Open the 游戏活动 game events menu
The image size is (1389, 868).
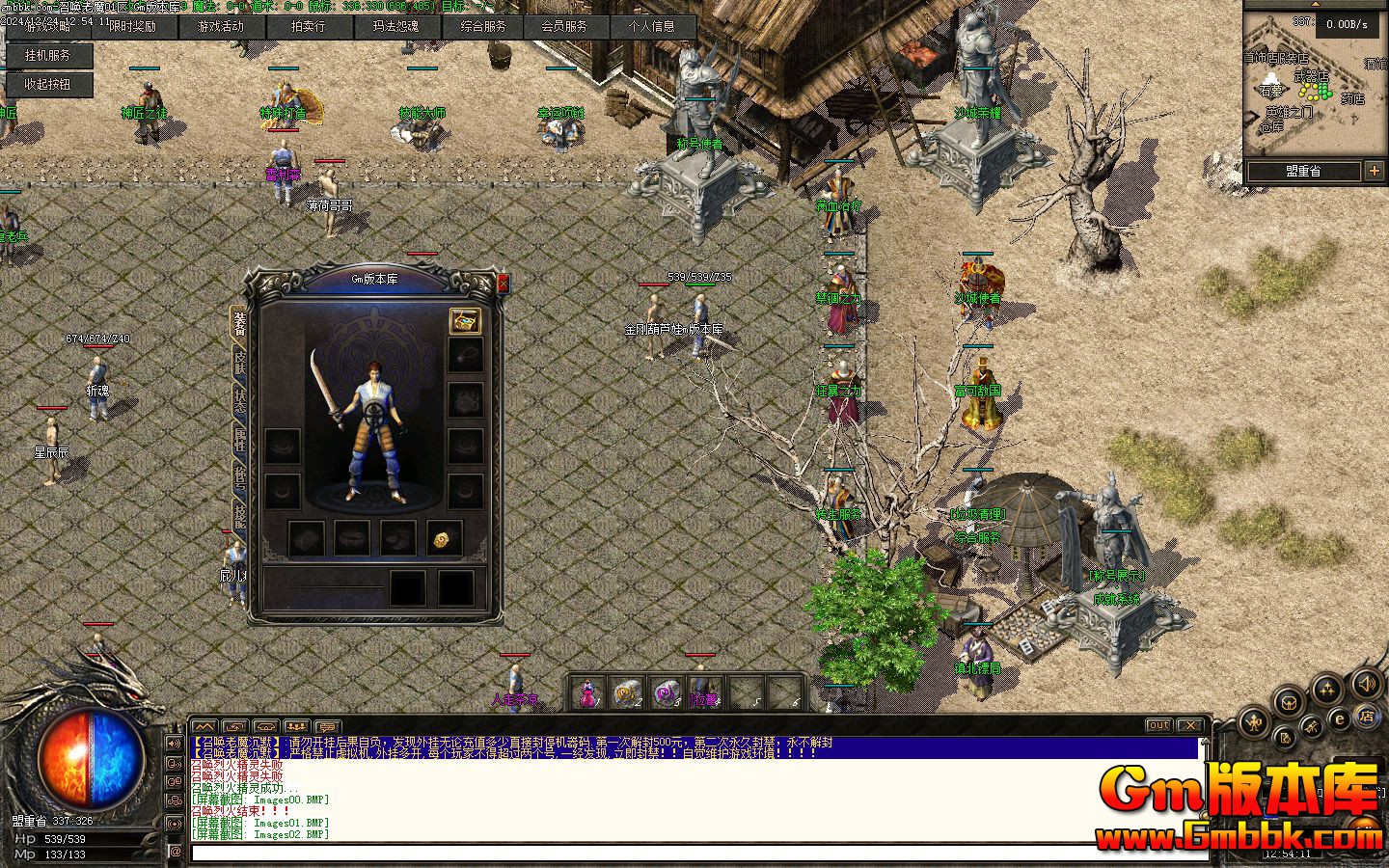click(x=220, y=27)
